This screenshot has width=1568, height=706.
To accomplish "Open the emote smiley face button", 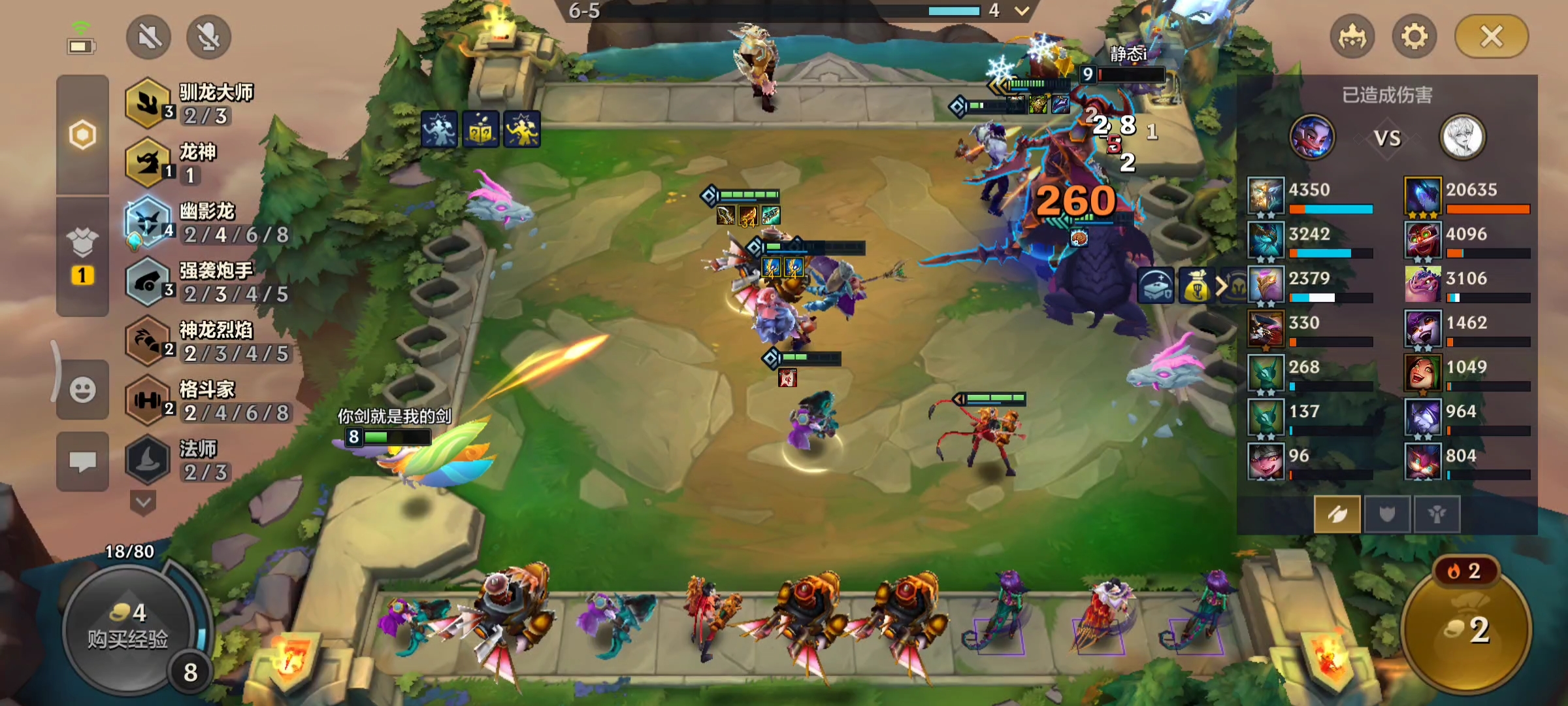I will [82, 390].
